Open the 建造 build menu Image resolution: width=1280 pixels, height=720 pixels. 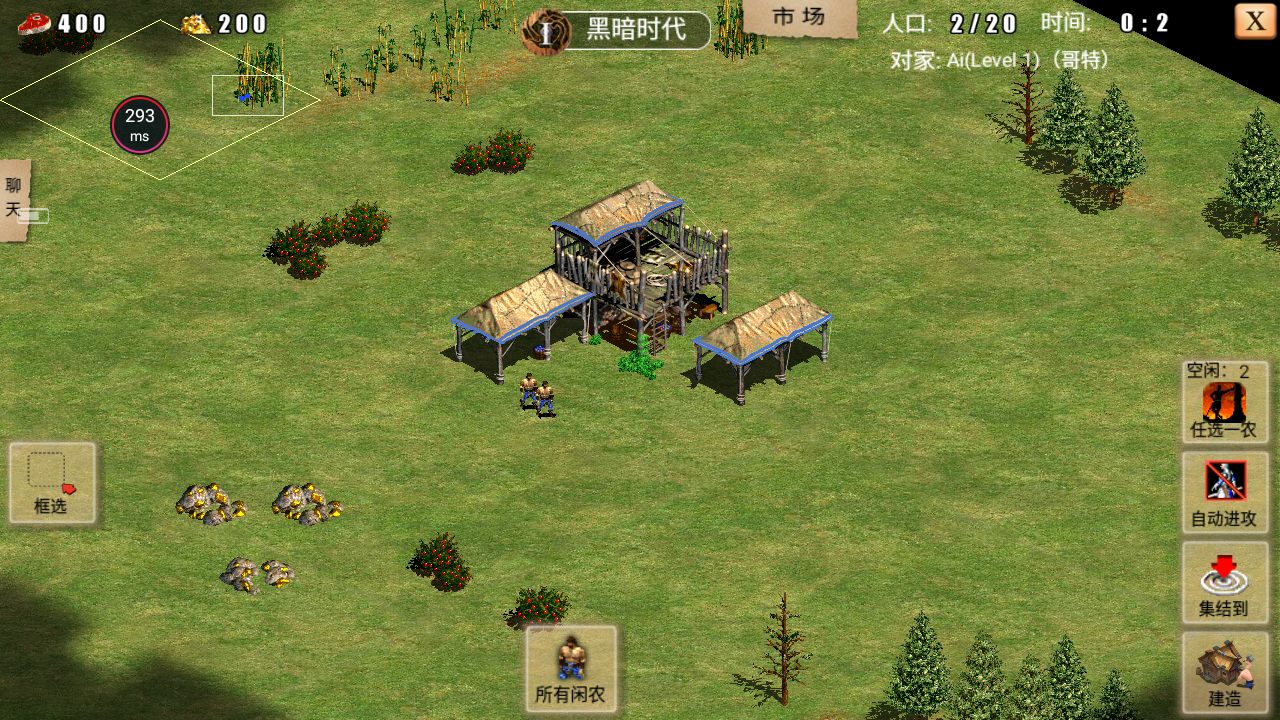click(1225, 671)
